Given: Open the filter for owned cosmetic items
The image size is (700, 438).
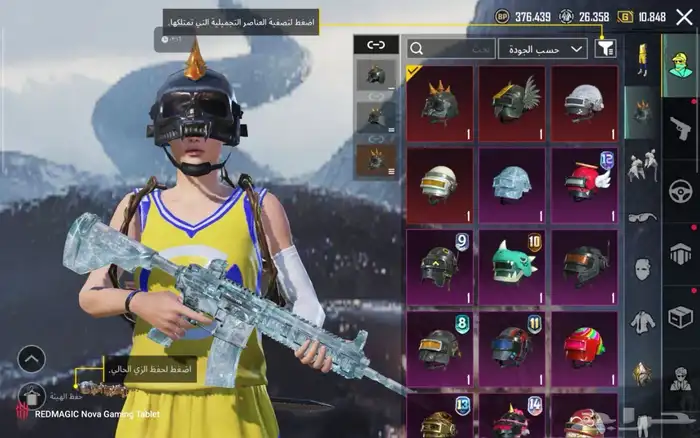Looking at the screenshot, I should point(605,48).
